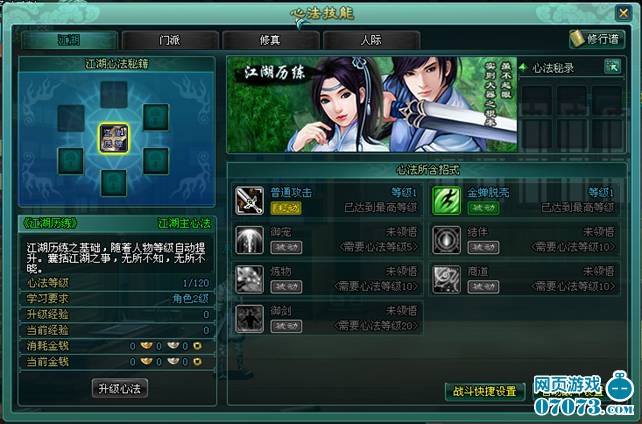642x424 pixels.
Task: Select the highlighted 江湖历练 manual slot
Action: [x=113, y=138]
